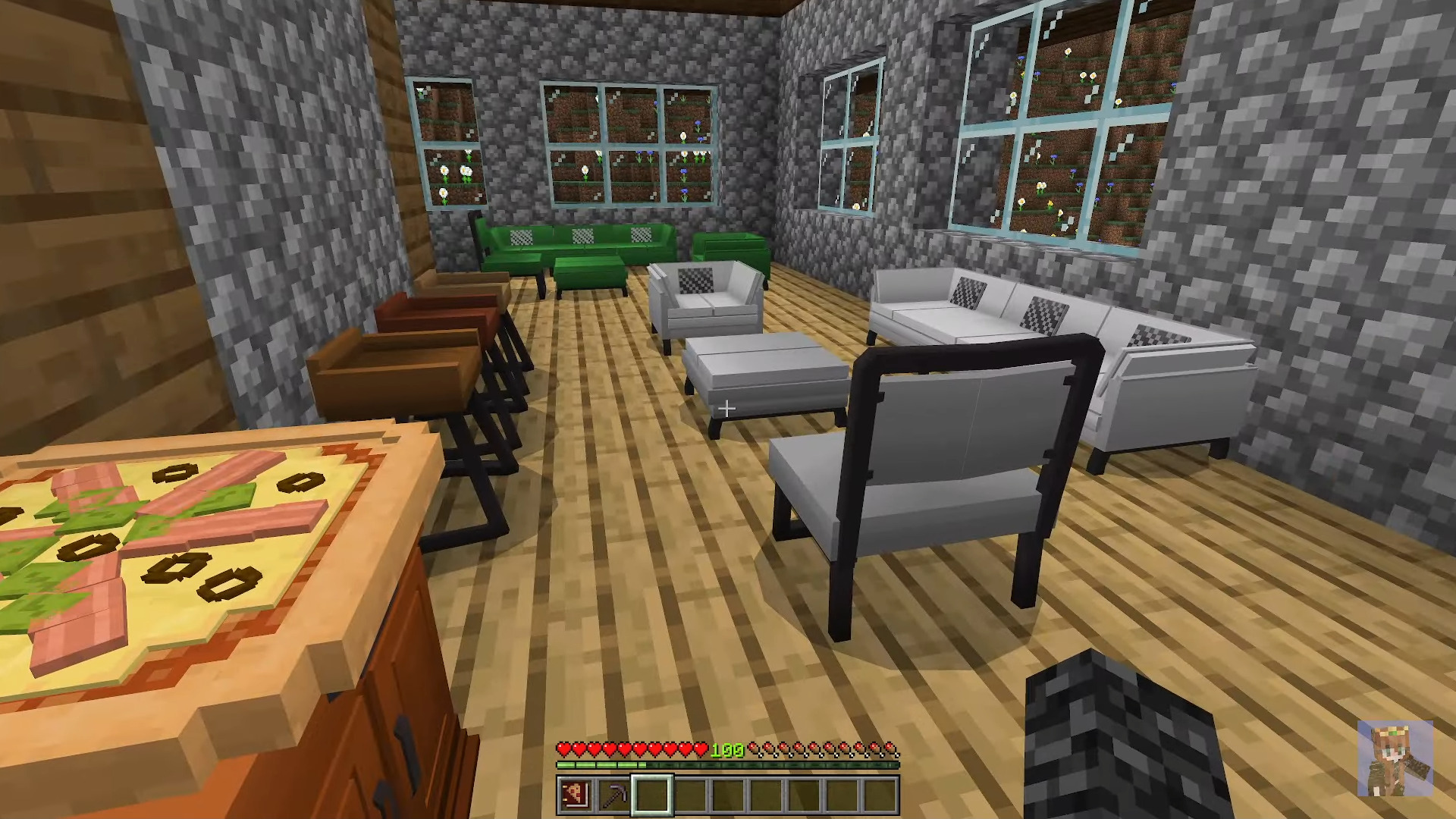Image resolution: width=1456 pixels, height=819 pixels.
Task: Click the channel avatar watermark
Action: (1395, 758)
